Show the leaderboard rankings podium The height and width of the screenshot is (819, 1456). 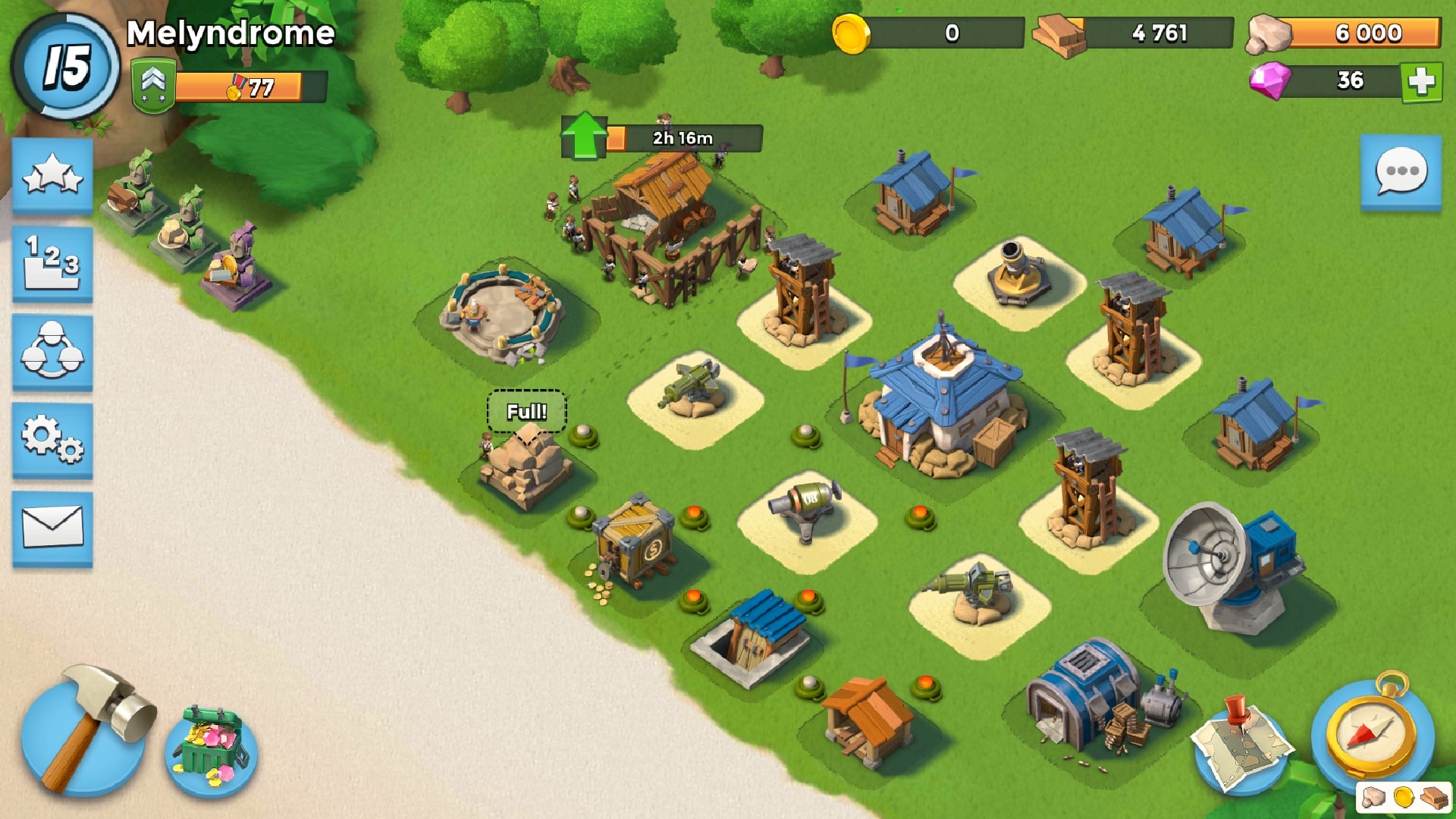(x=52, y=264)
